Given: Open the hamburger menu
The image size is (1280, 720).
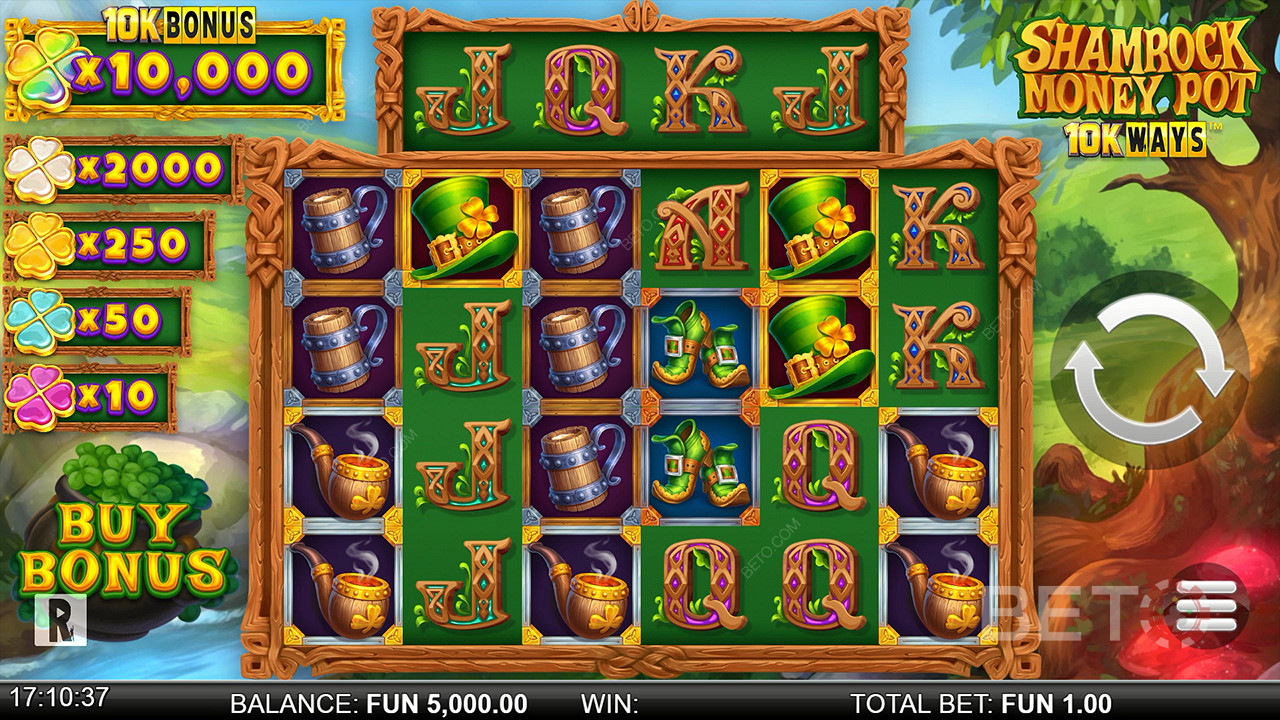Looking at the screenshot, I should click(x=1205, y=605).
